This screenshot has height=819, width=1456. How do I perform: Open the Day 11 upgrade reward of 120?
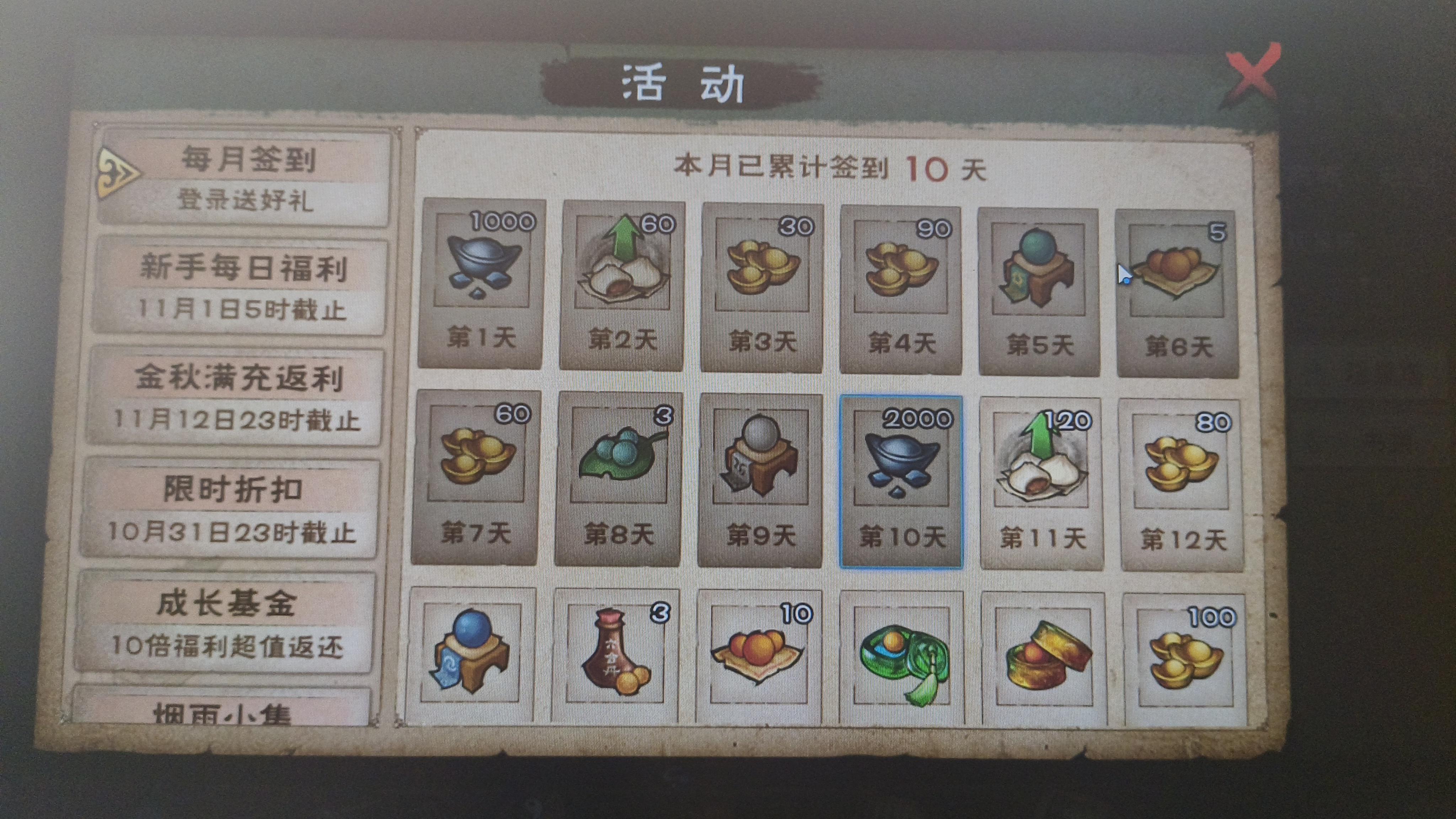tap(1042, 469)
